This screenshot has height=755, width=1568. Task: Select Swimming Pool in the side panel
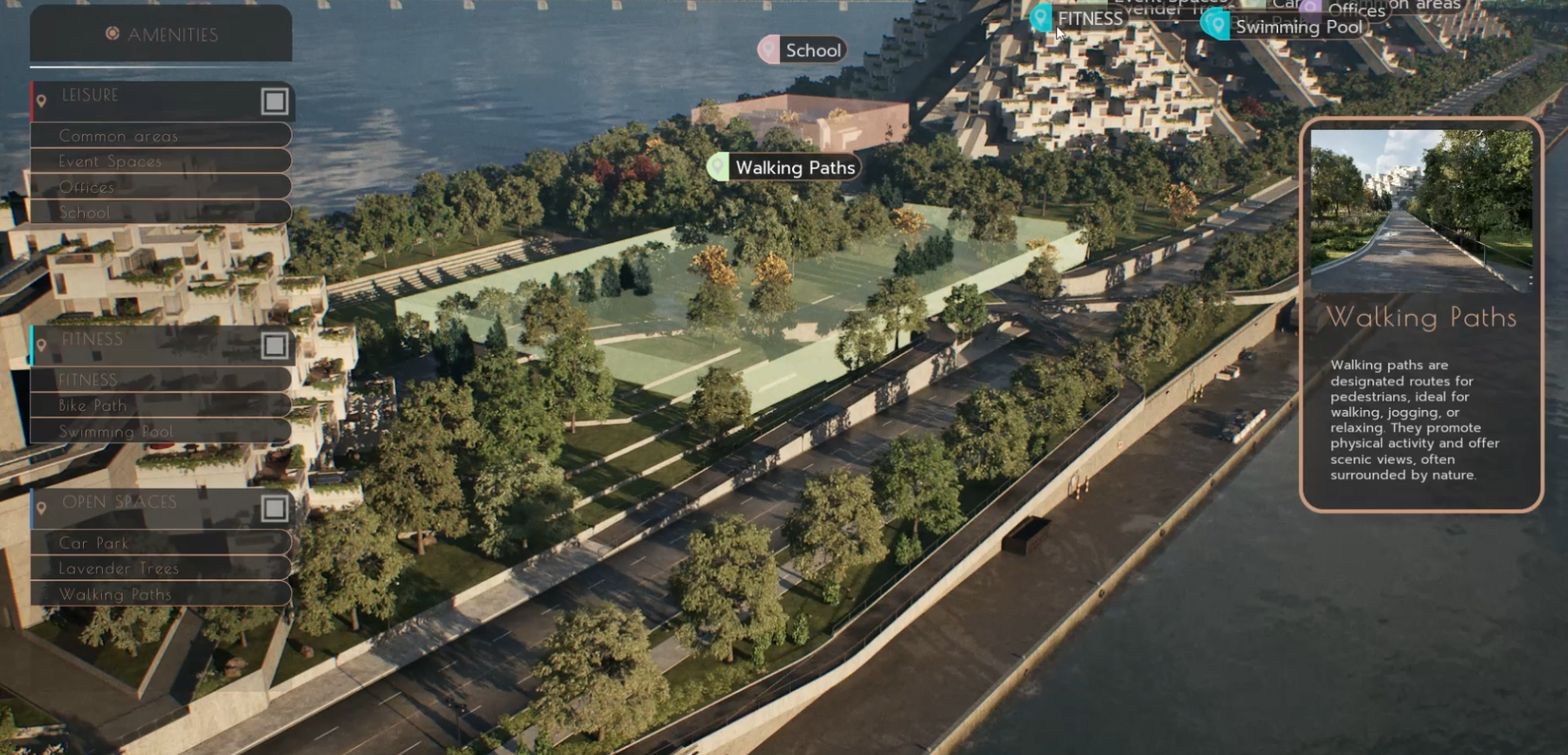click(161, 431)
